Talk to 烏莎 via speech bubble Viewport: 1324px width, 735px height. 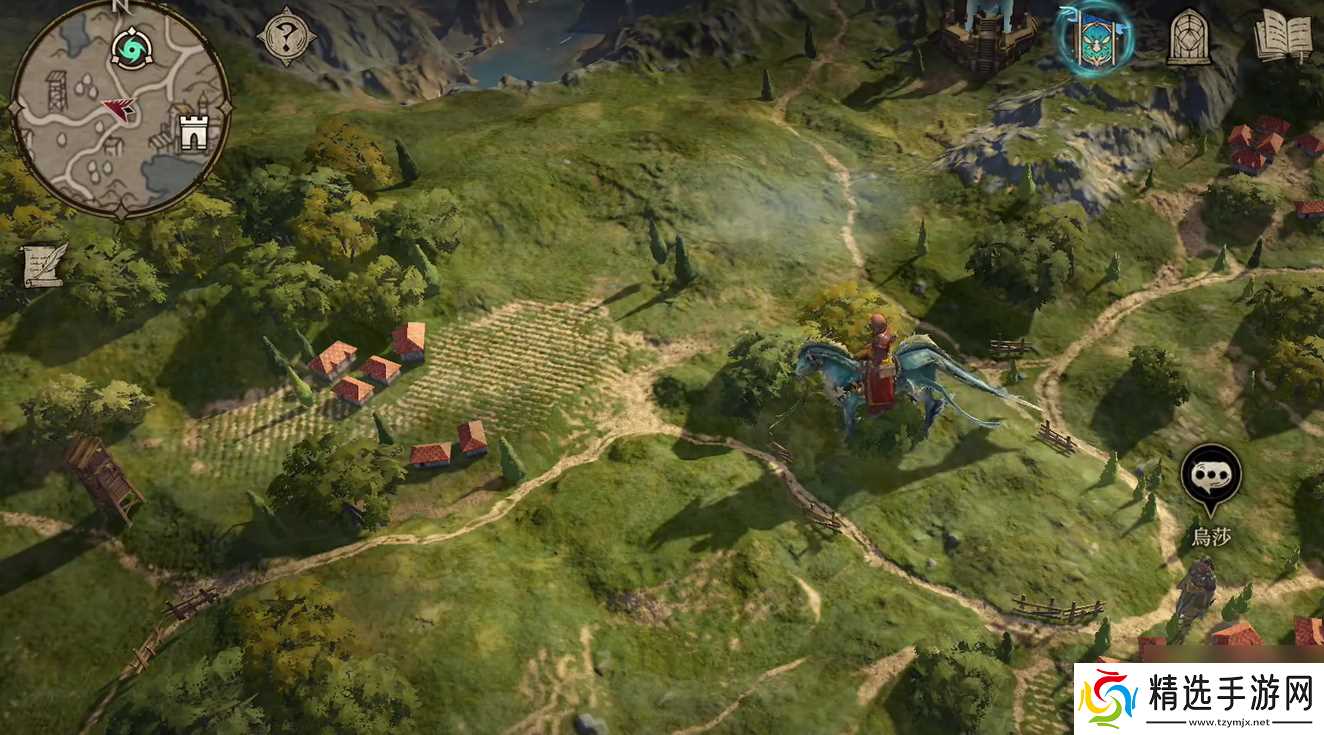coord(1211,474)
